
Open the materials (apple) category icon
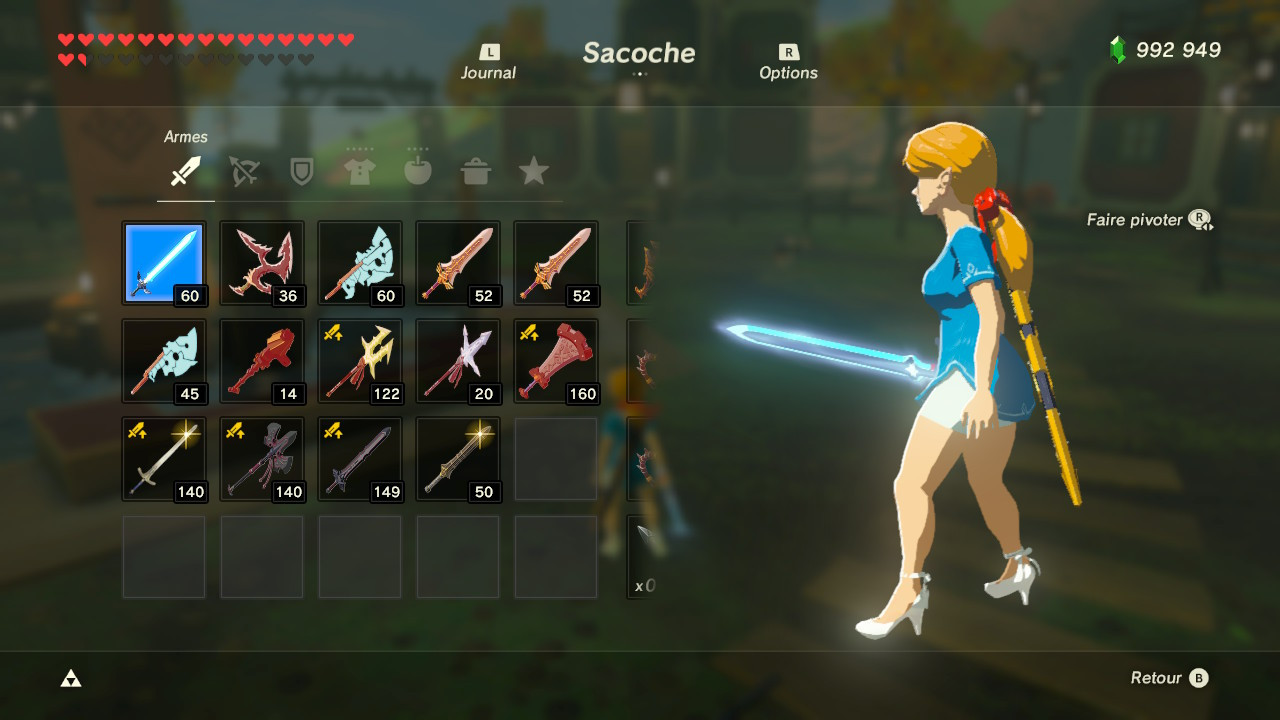[417, 170]
